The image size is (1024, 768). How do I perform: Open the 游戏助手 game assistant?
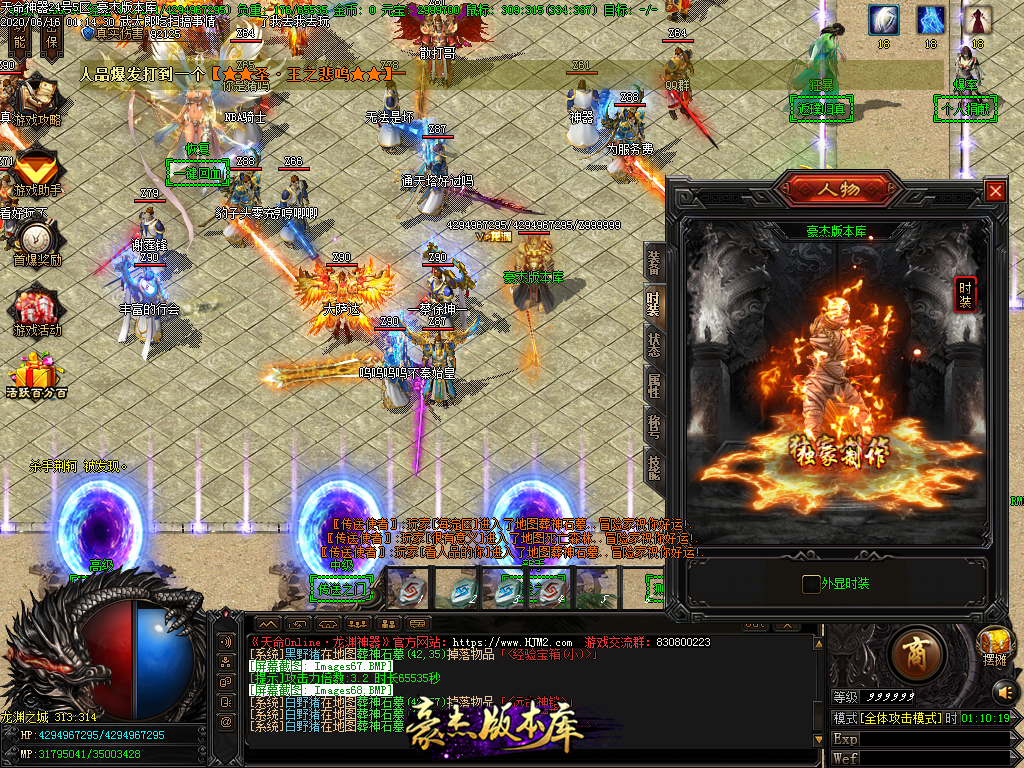pos(36,168)
